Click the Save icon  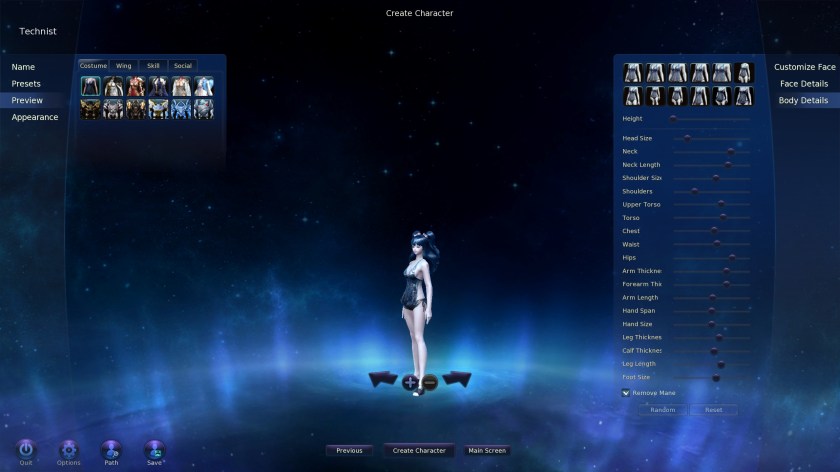pyautogui.click(x=154, y=450)
